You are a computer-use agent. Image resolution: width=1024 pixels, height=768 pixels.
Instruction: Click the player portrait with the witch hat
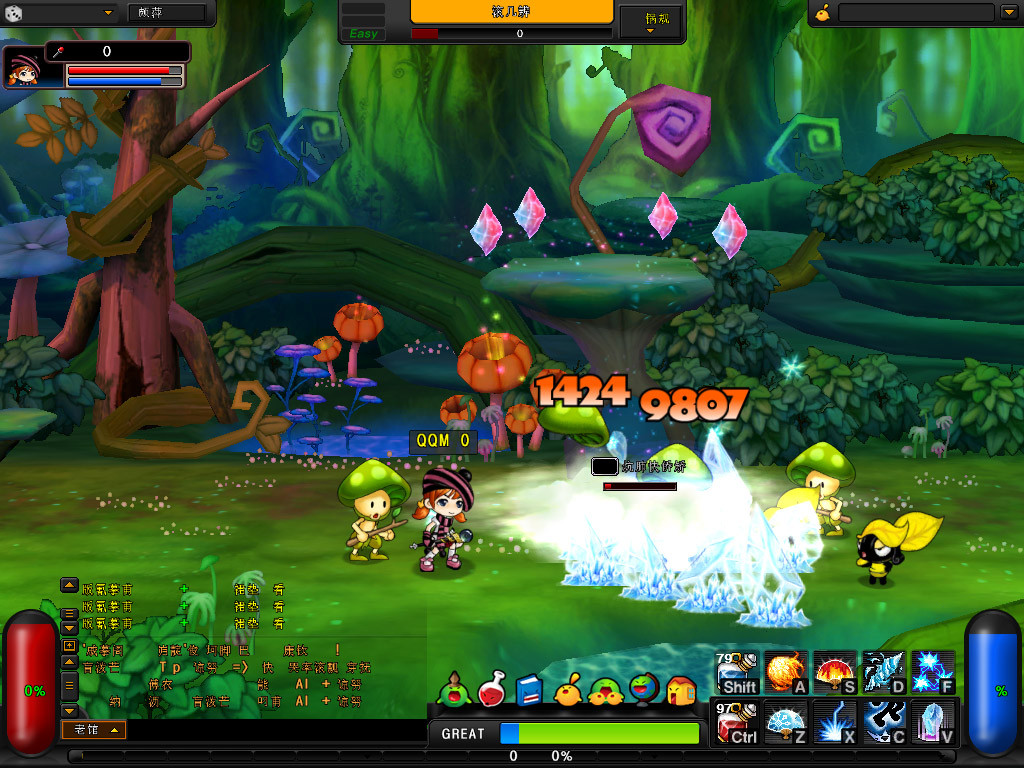click(x=24, y=67)
